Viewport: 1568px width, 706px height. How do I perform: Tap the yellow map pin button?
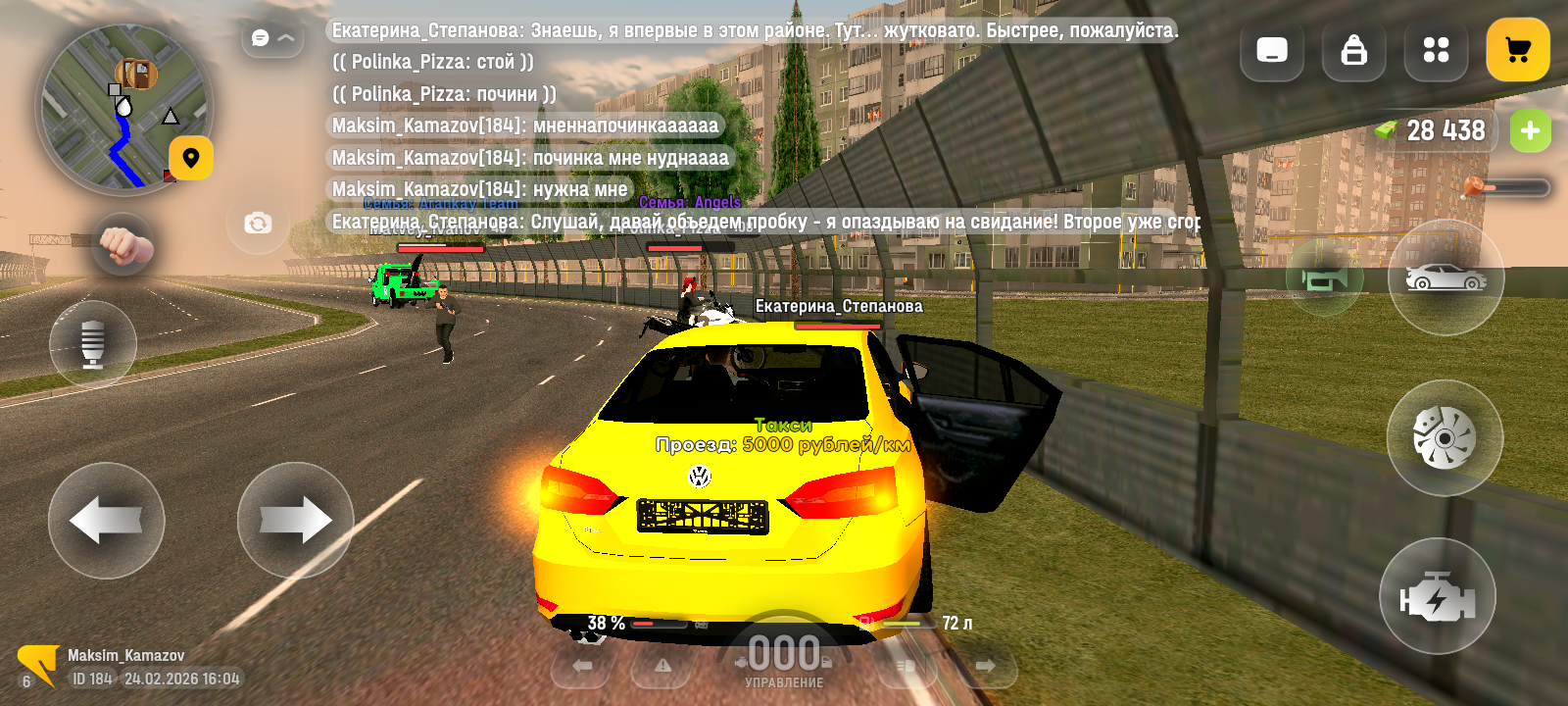point(191,158)
